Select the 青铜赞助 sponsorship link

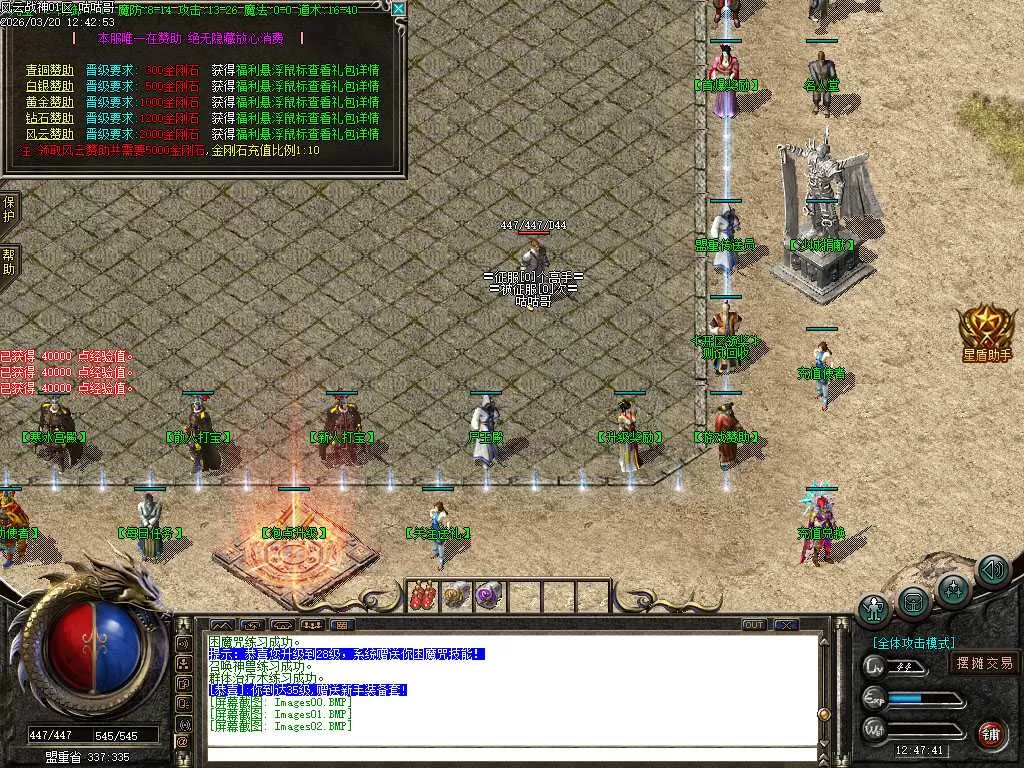(x=49, y=71)
